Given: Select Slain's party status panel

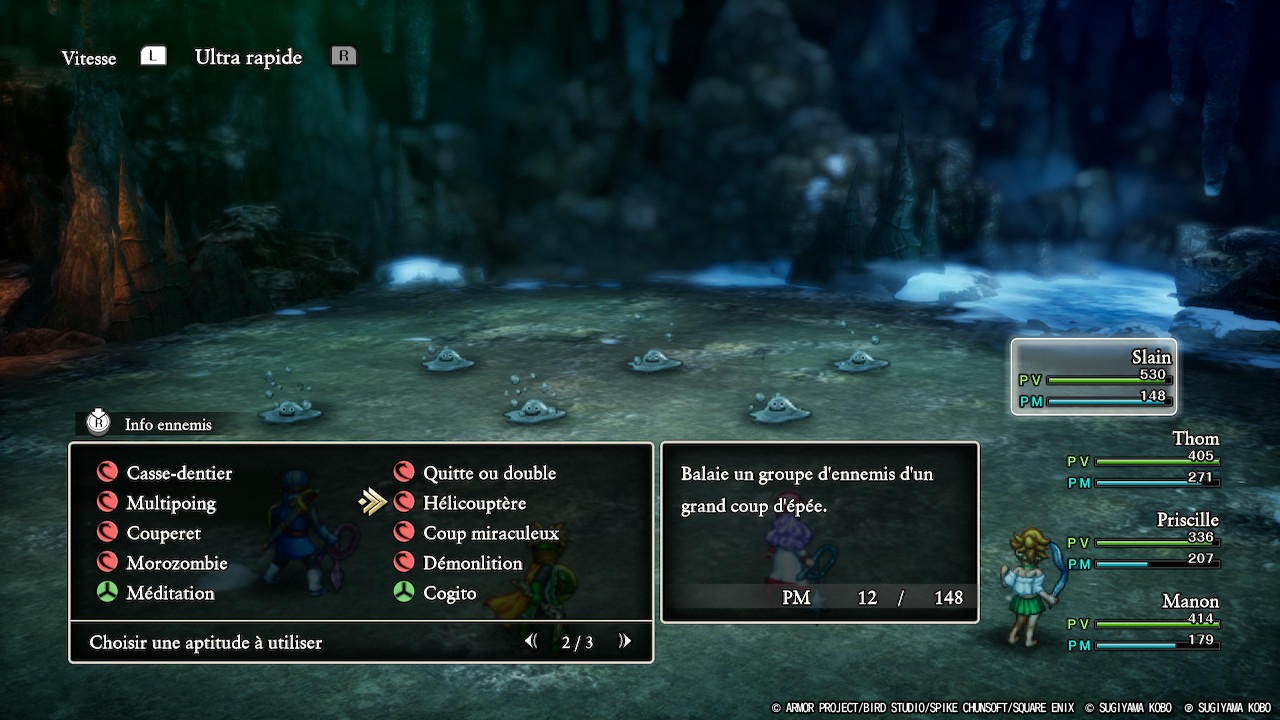Looking at the screenshot, I should click(x=1093, y=377).
